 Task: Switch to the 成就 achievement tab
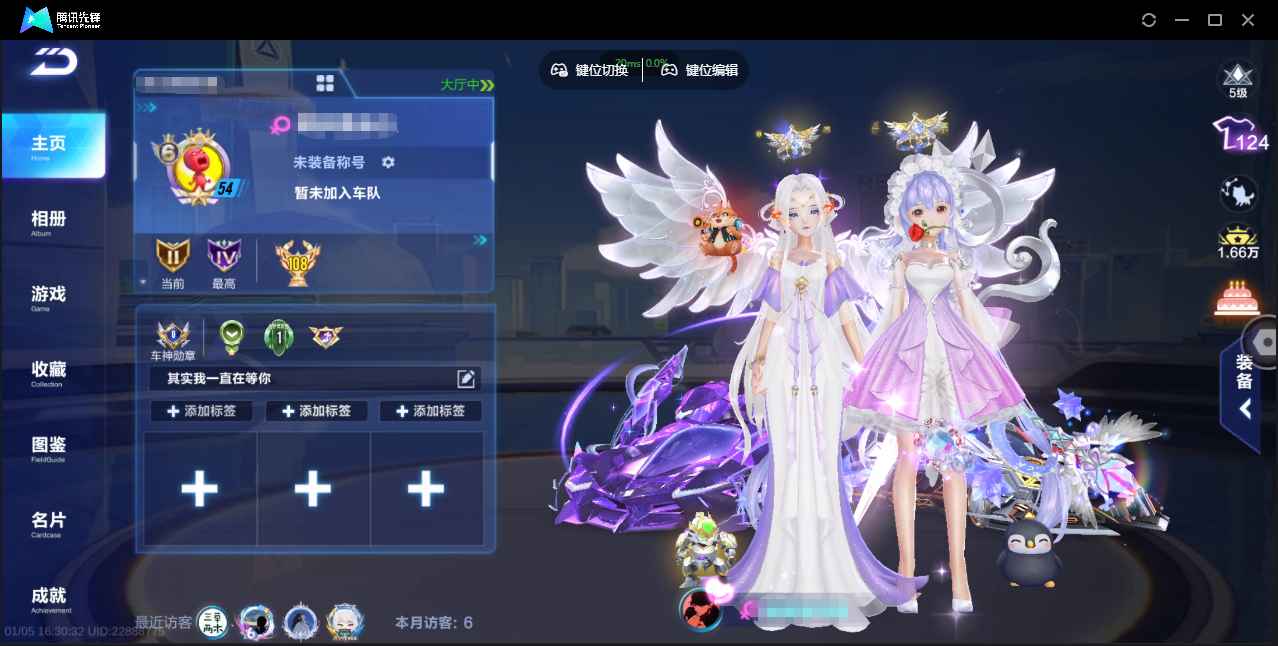tap(48, 598)
